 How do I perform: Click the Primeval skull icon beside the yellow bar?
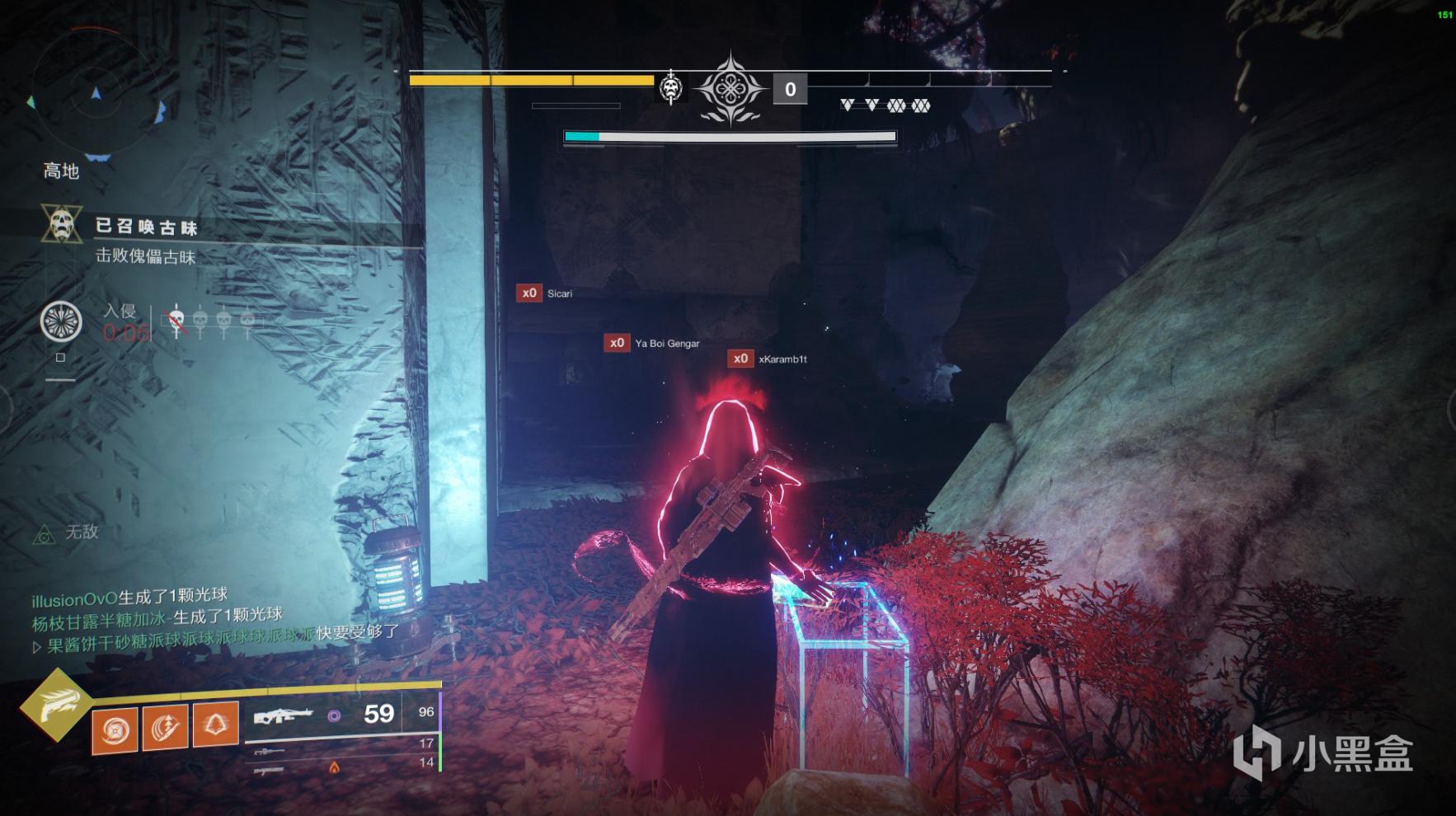pos(671,87)
